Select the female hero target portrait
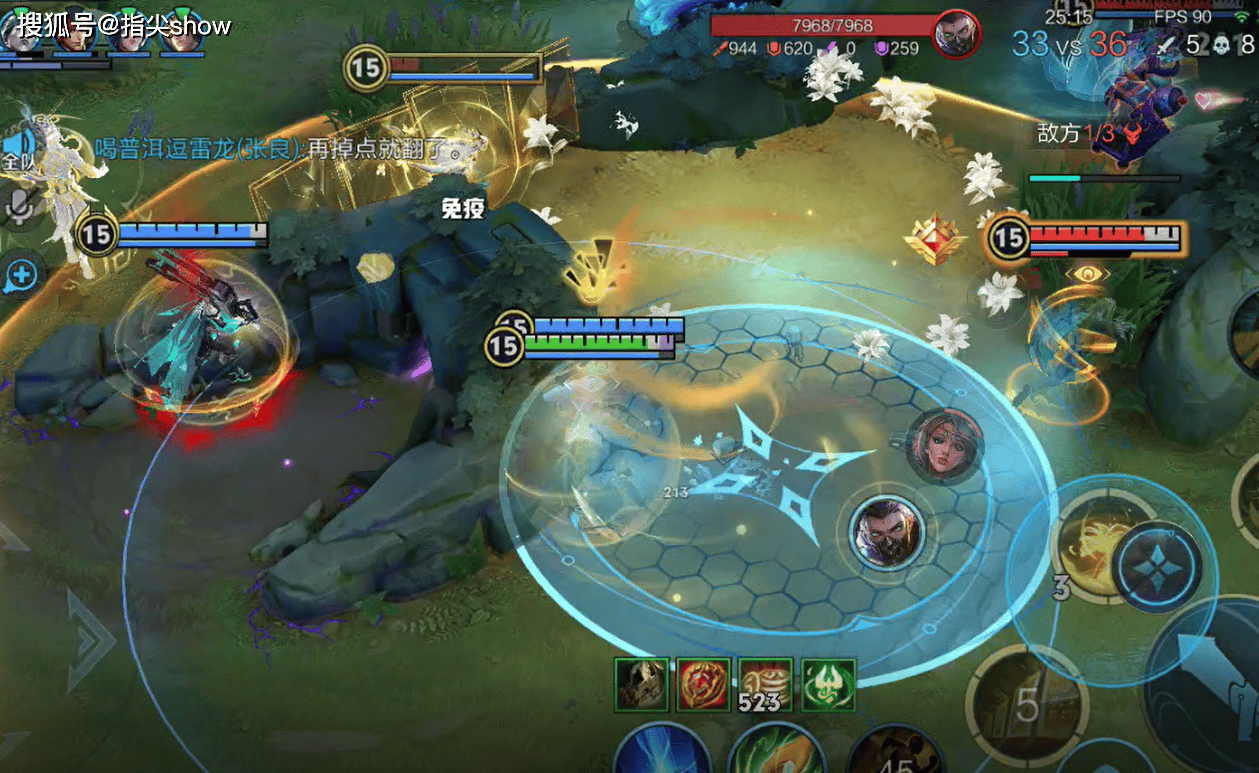The width and height of the screenshot is (1259, 773). tap(944, 444)
